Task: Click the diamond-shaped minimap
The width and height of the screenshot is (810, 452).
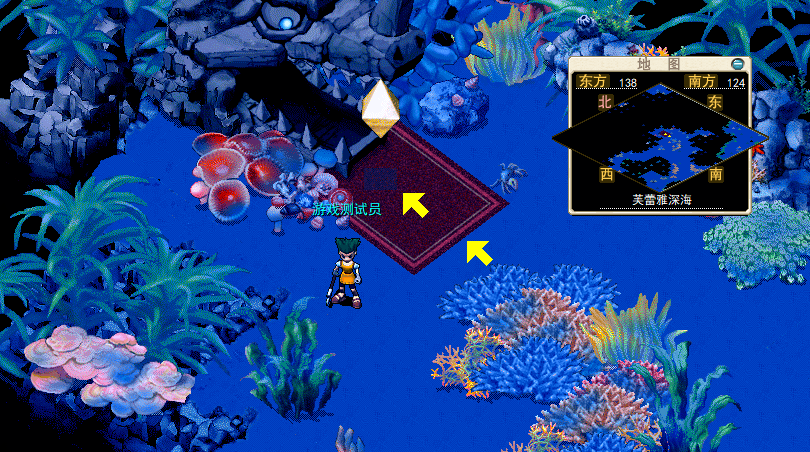Action: click(659, 135)
